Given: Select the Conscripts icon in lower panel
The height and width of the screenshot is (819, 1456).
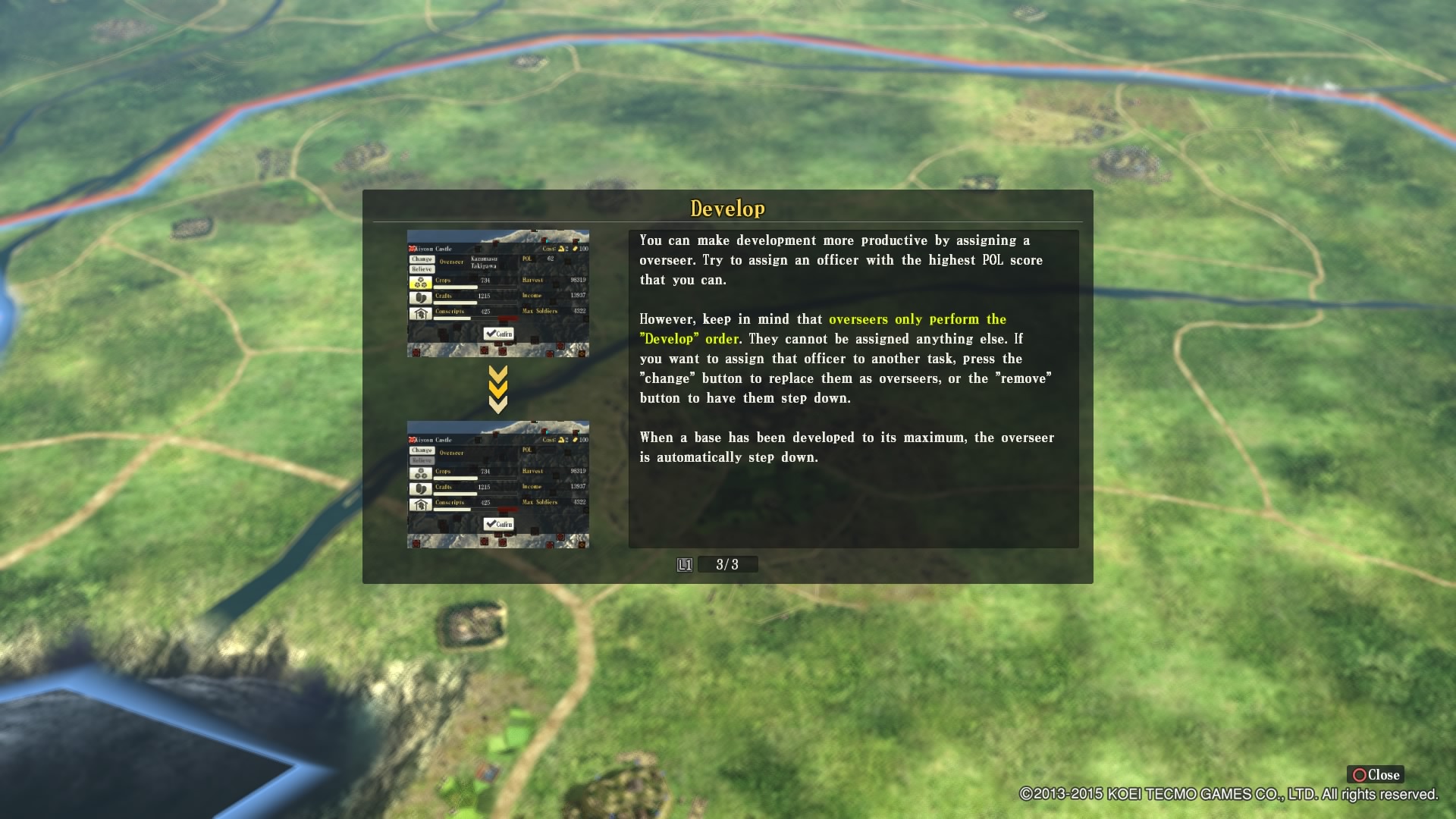Looking at the screenshot, I should click(x=421, y=504).
